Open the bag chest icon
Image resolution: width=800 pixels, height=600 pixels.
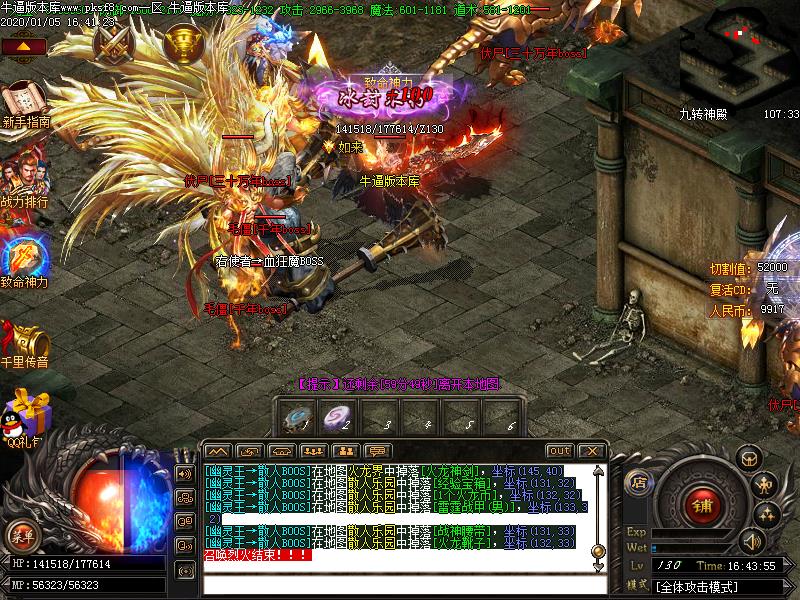(748, 458)
